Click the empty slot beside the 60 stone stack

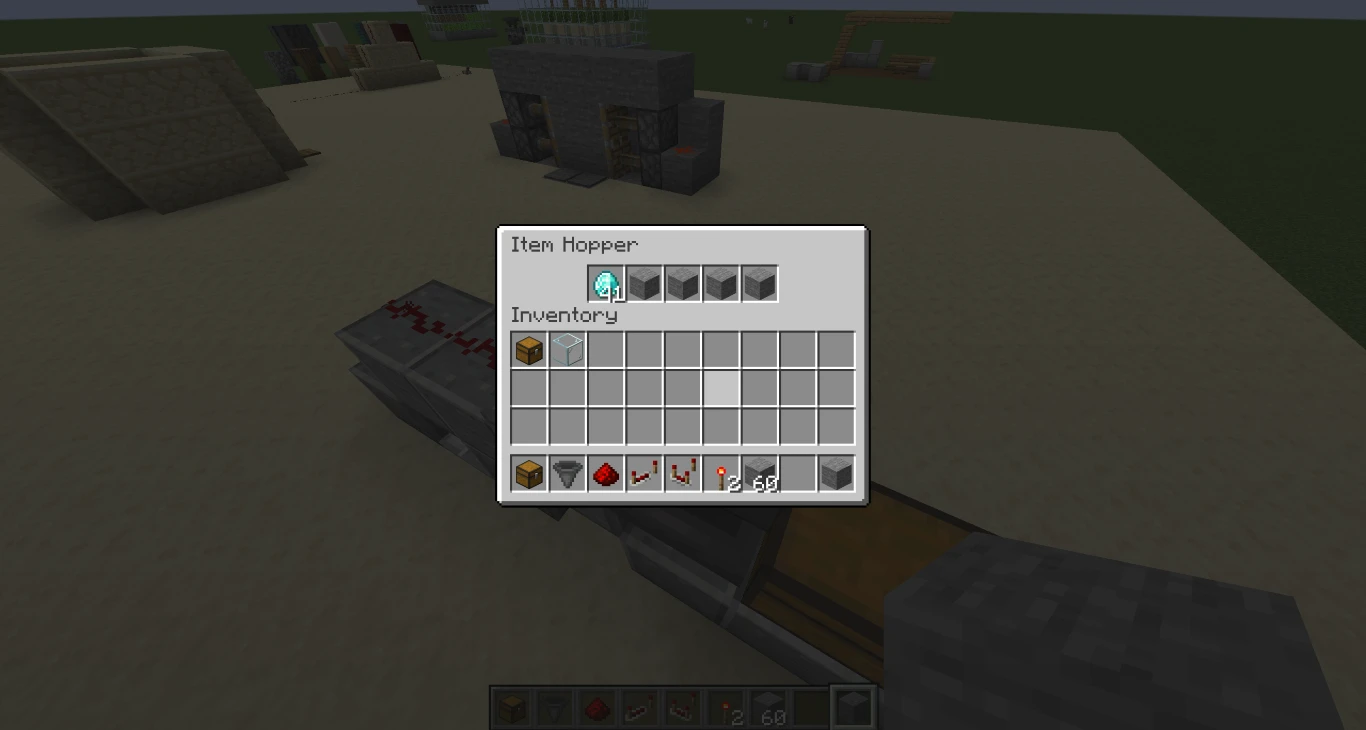[x=797, y=474]
